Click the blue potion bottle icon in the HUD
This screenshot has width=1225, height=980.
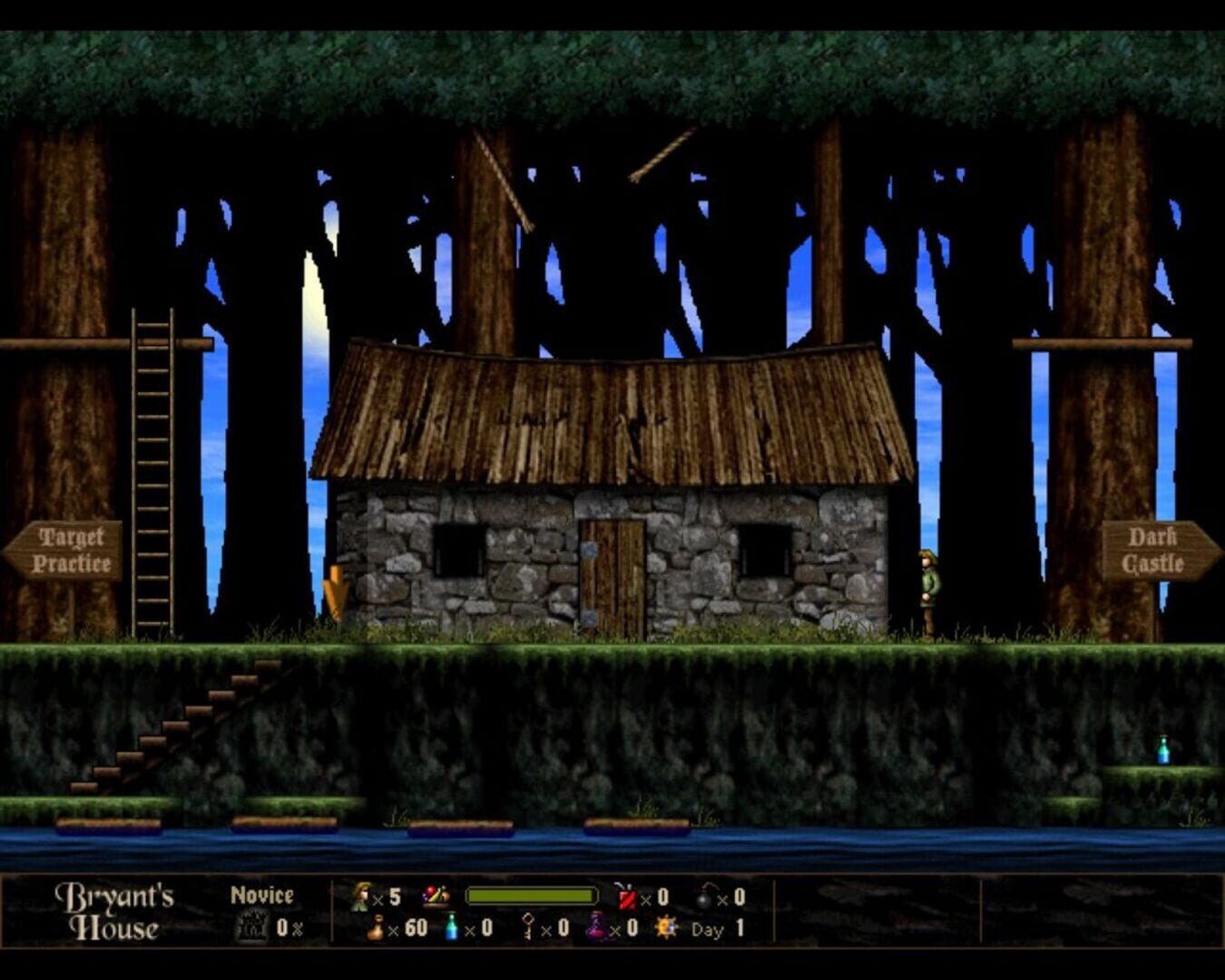pyautogui.click(x=450, y=928)
